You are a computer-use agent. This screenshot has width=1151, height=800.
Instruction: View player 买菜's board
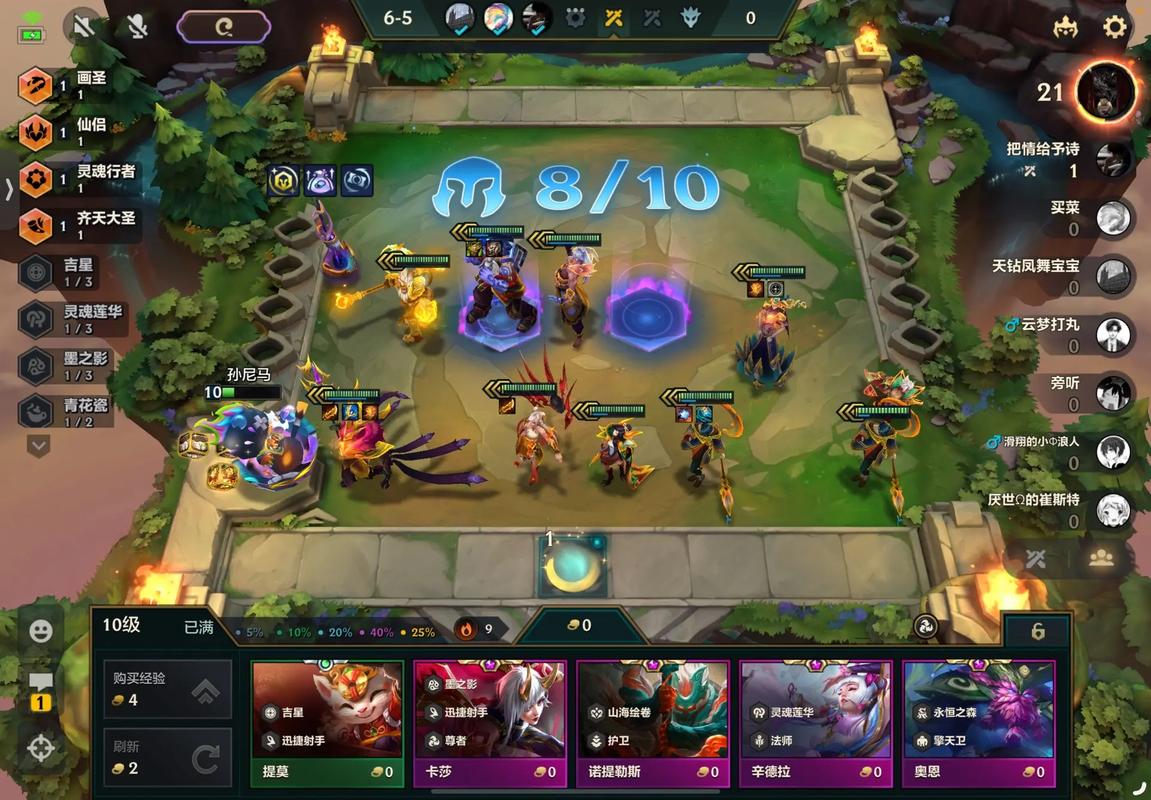(x=1113, y=218)
